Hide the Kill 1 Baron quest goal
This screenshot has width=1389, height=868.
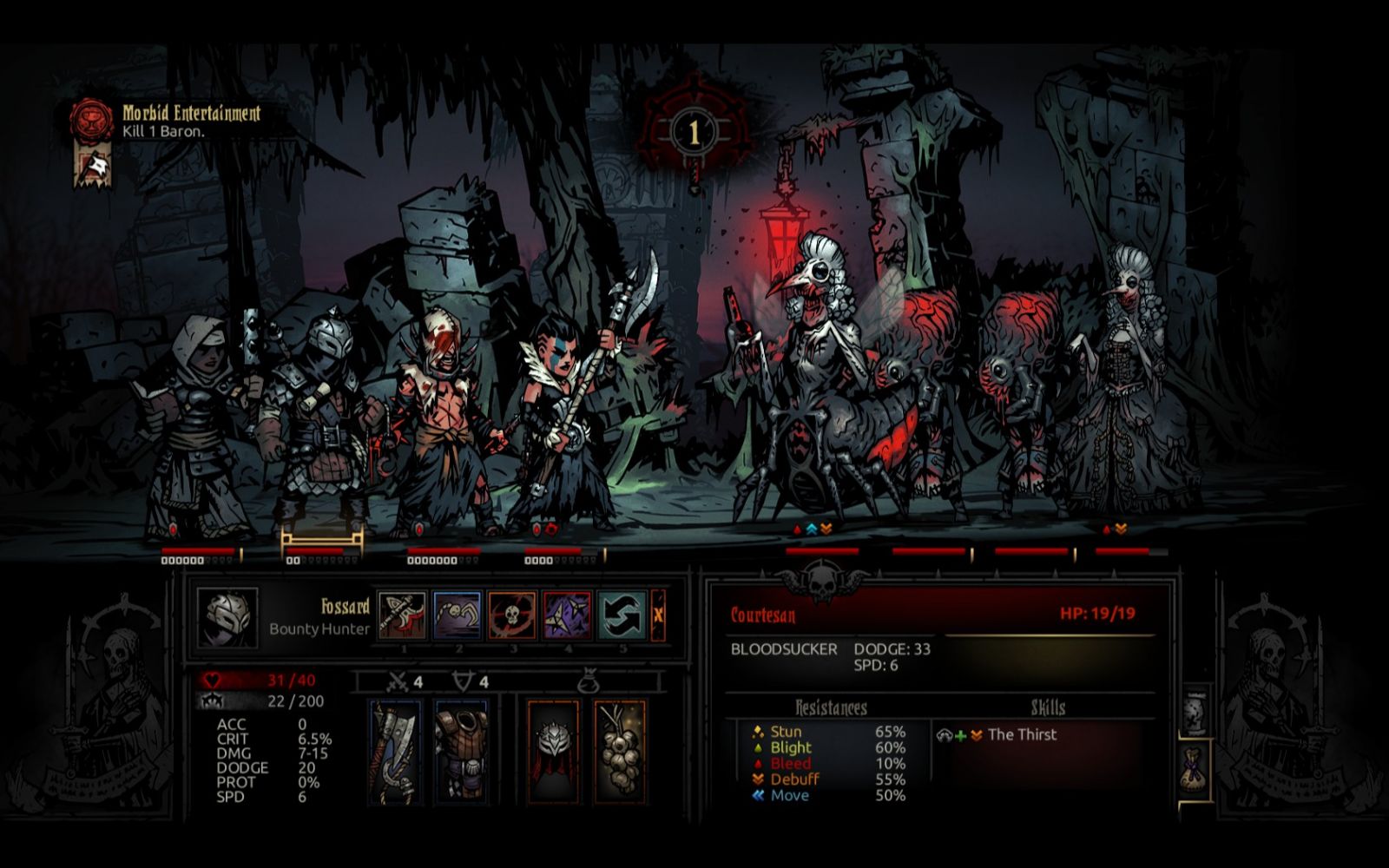[163, 132]
